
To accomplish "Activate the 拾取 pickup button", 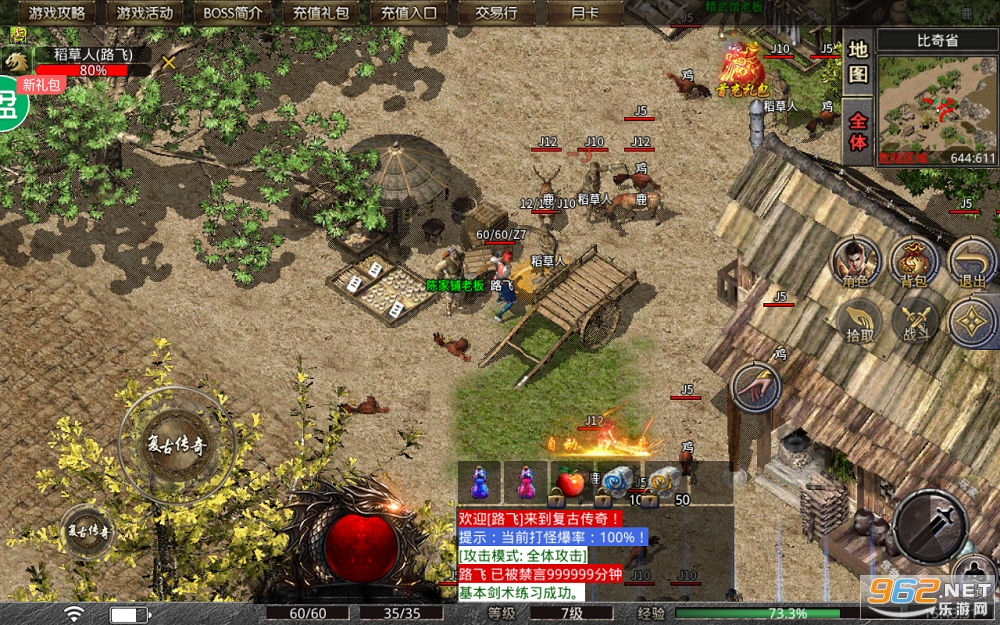I will tap(859, 320).
